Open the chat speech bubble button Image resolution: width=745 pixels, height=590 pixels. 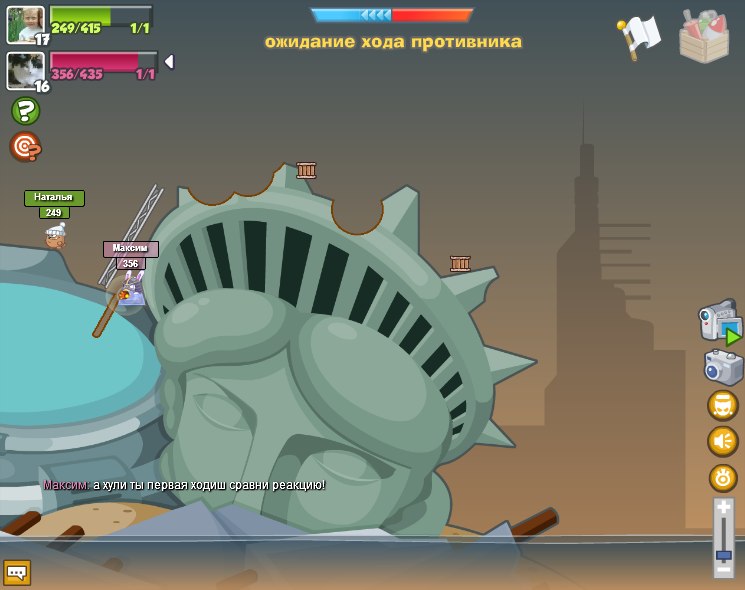[x=17, y=572]
